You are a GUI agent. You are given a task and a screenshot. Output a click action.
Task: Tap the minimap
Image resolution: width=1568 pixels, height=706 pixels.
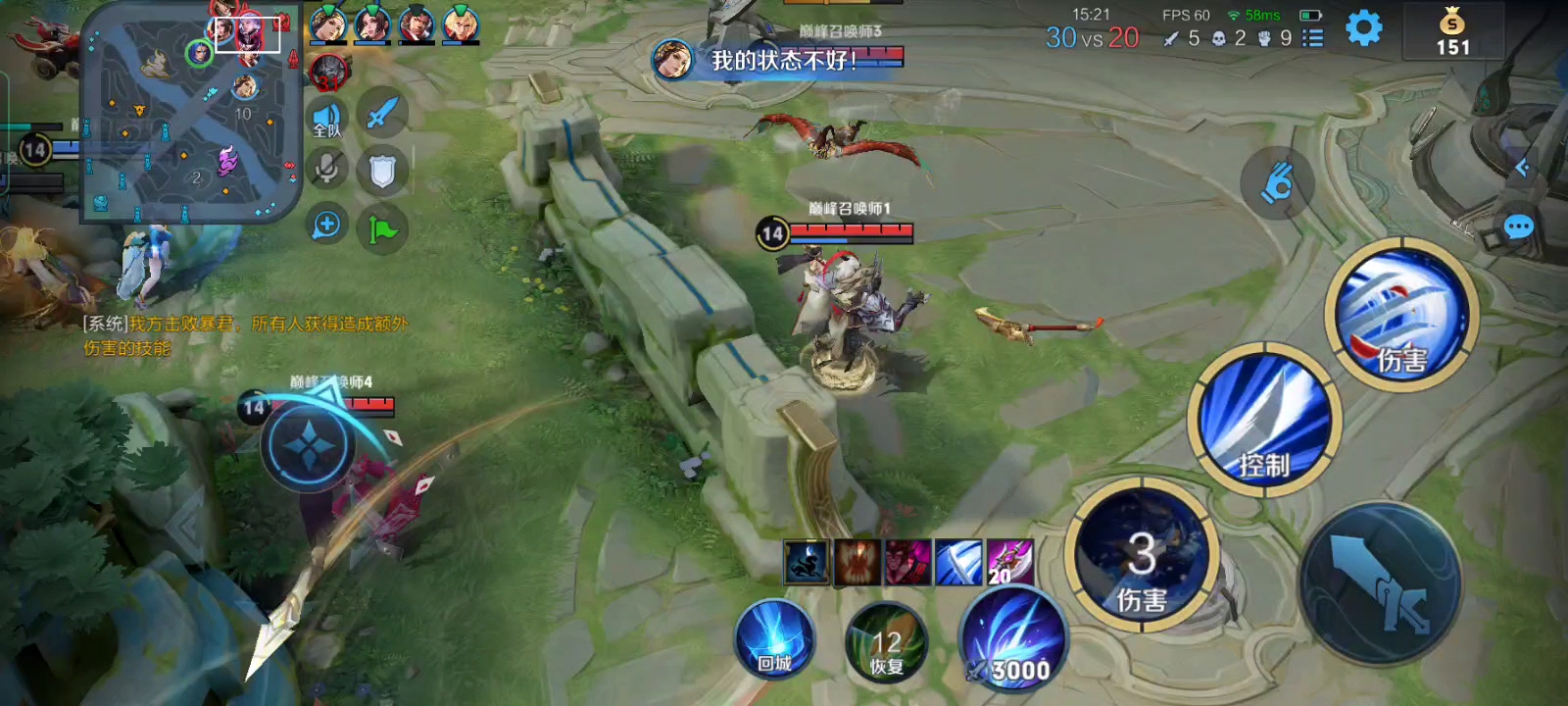(191, 113)
